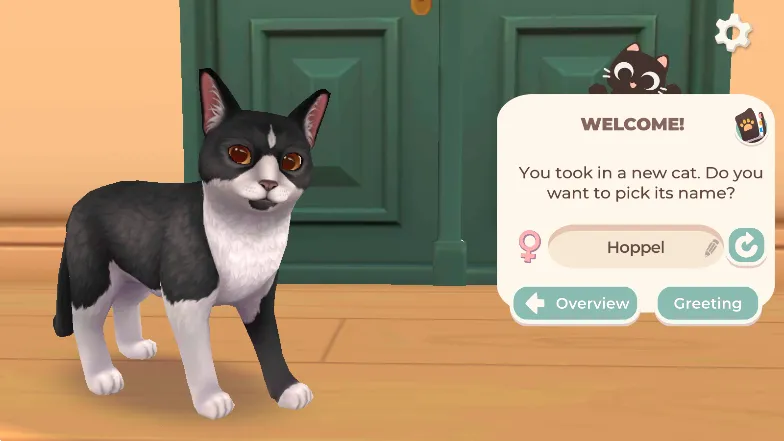The height and width of the screenshot is (441, 784).
Task: Toggle the pink female gender symbol
Action: coord(528,246)
